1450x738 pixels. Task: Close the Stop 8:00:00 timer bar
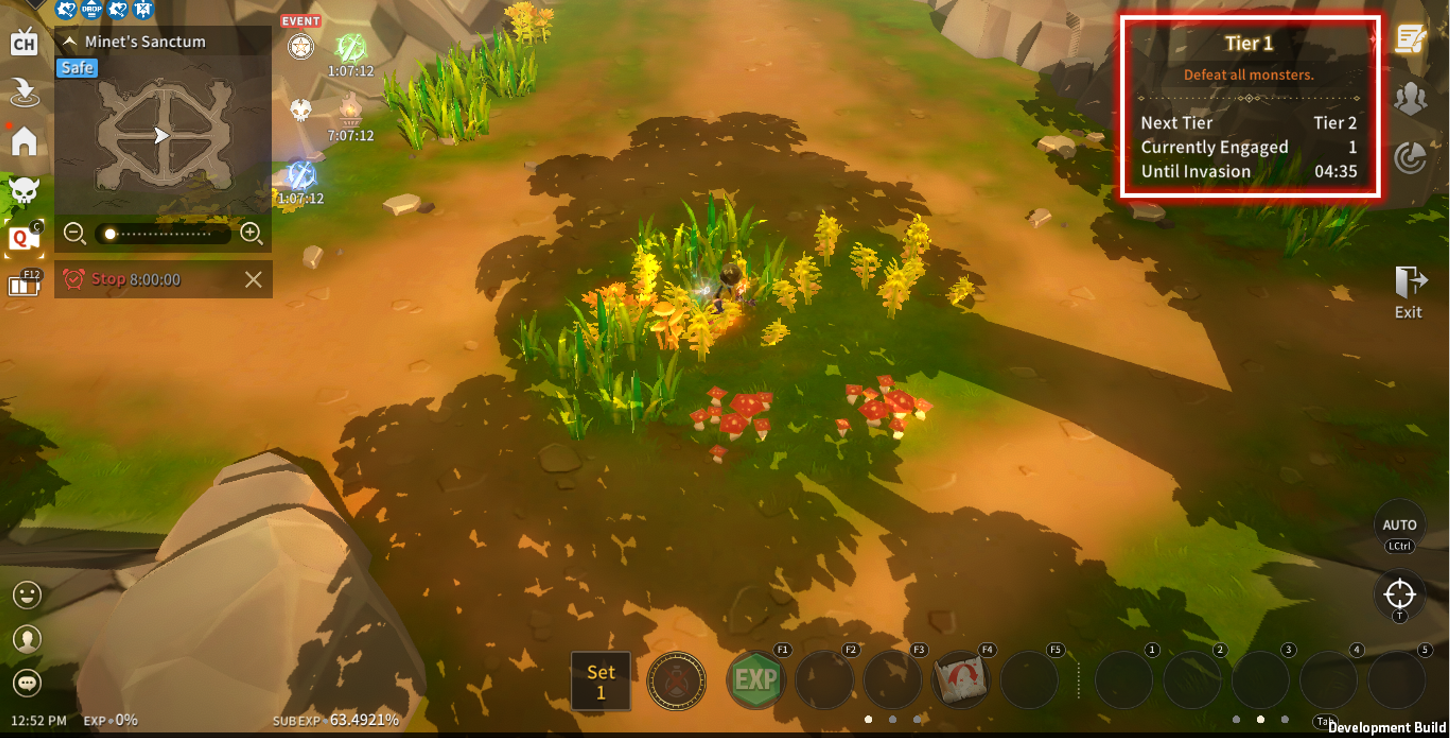(x=254, y=280)
